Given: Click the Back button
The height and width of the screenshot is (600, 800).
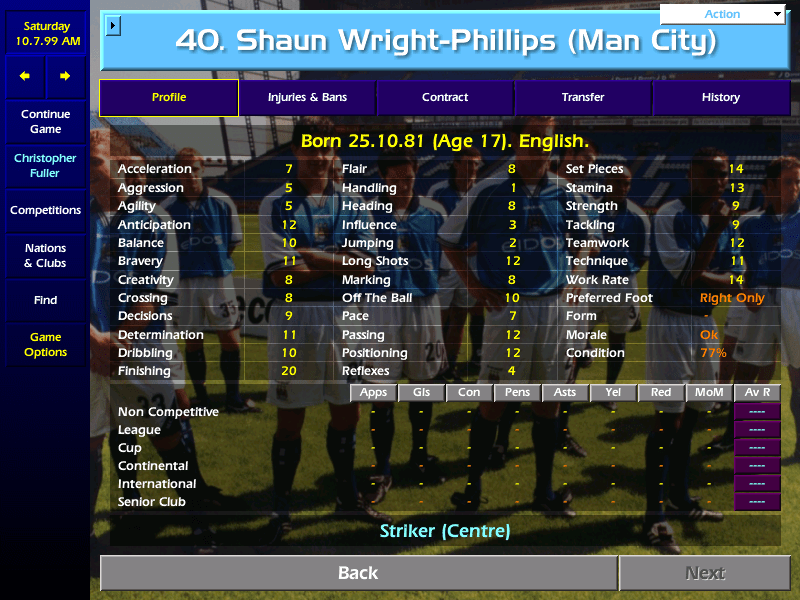Looking at the screenshot, I should click(358, 573).
